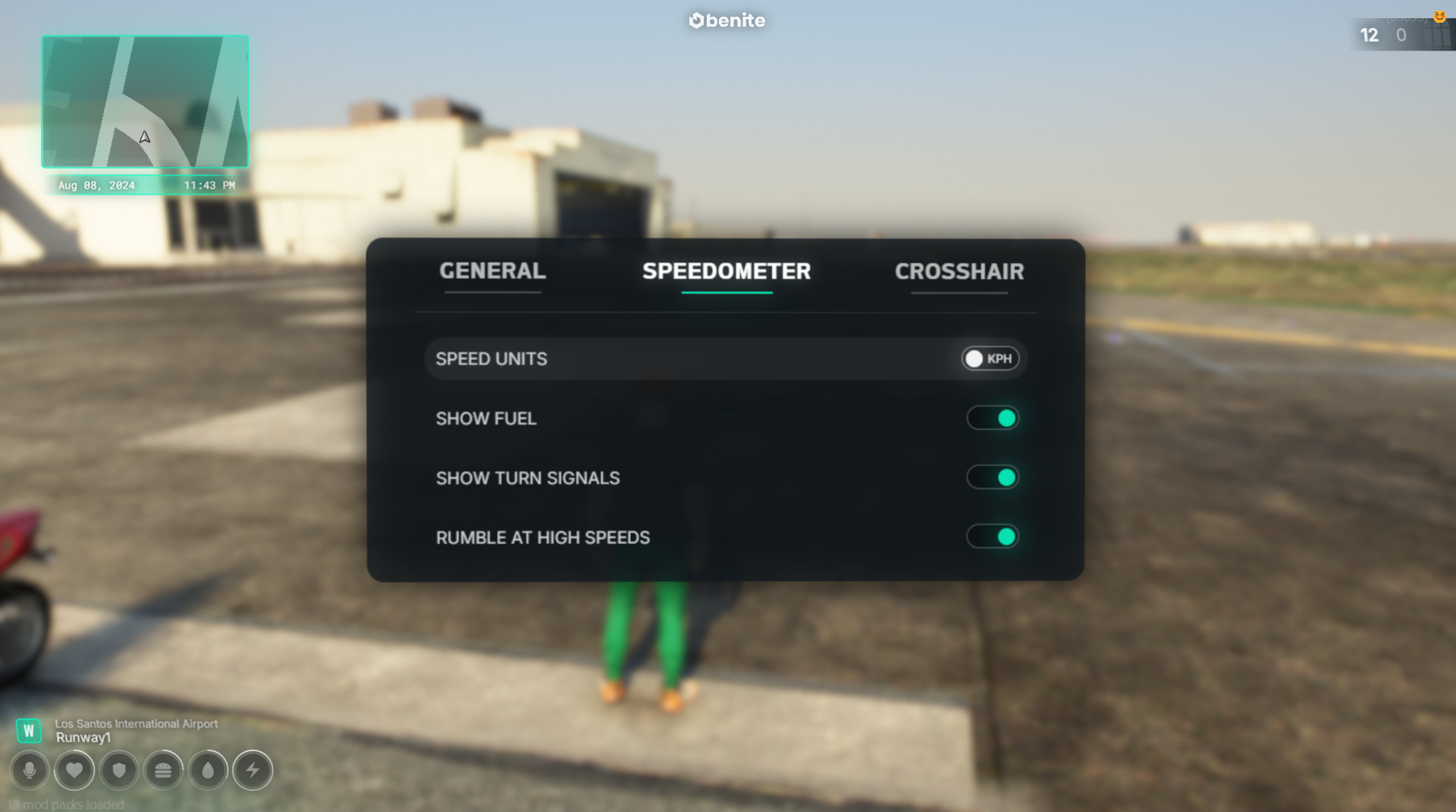Disable the Show Fuel setting
This screenshot has height=812, width=1456.
[992, 418]
